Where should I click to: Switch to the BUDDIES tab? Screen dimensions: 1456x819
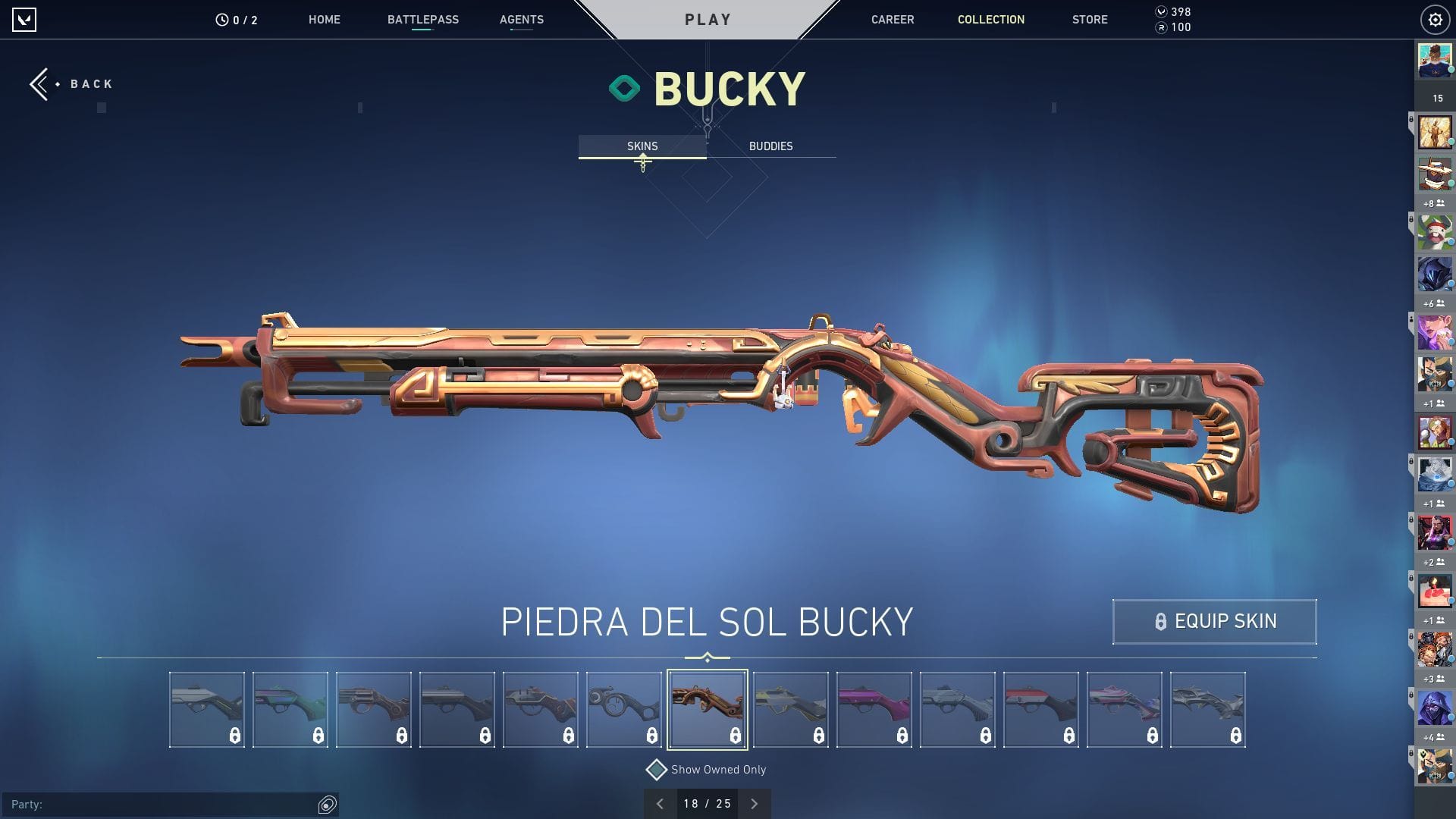[x=770, y=146]
